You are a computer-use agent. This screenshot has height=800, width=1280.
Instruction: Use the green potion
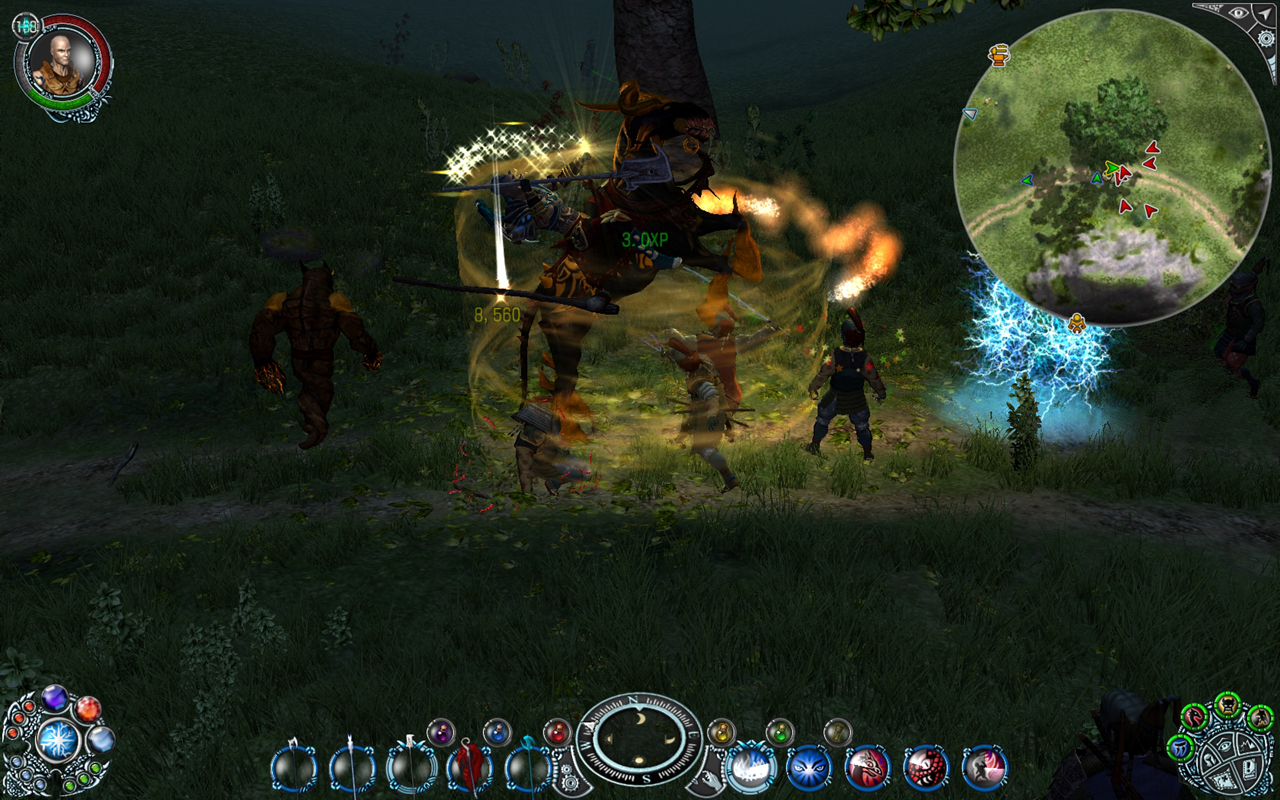[779, 733]
